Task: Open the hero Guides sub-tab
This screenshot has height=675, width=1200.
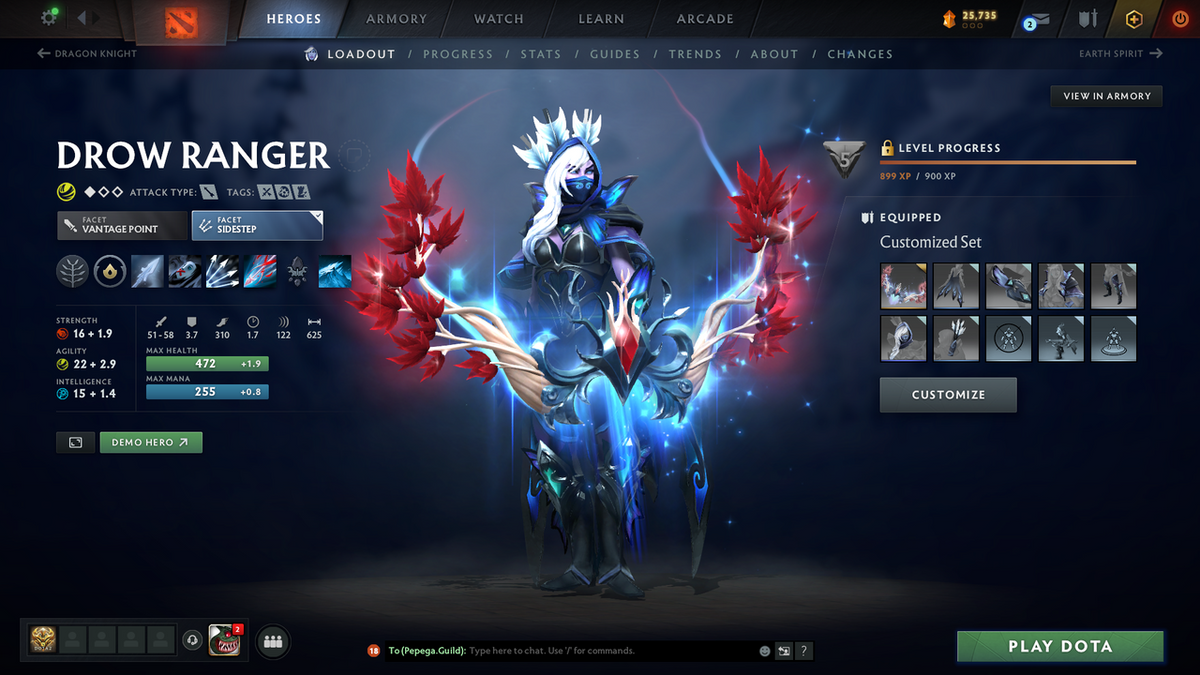Action: click(615, 54)
